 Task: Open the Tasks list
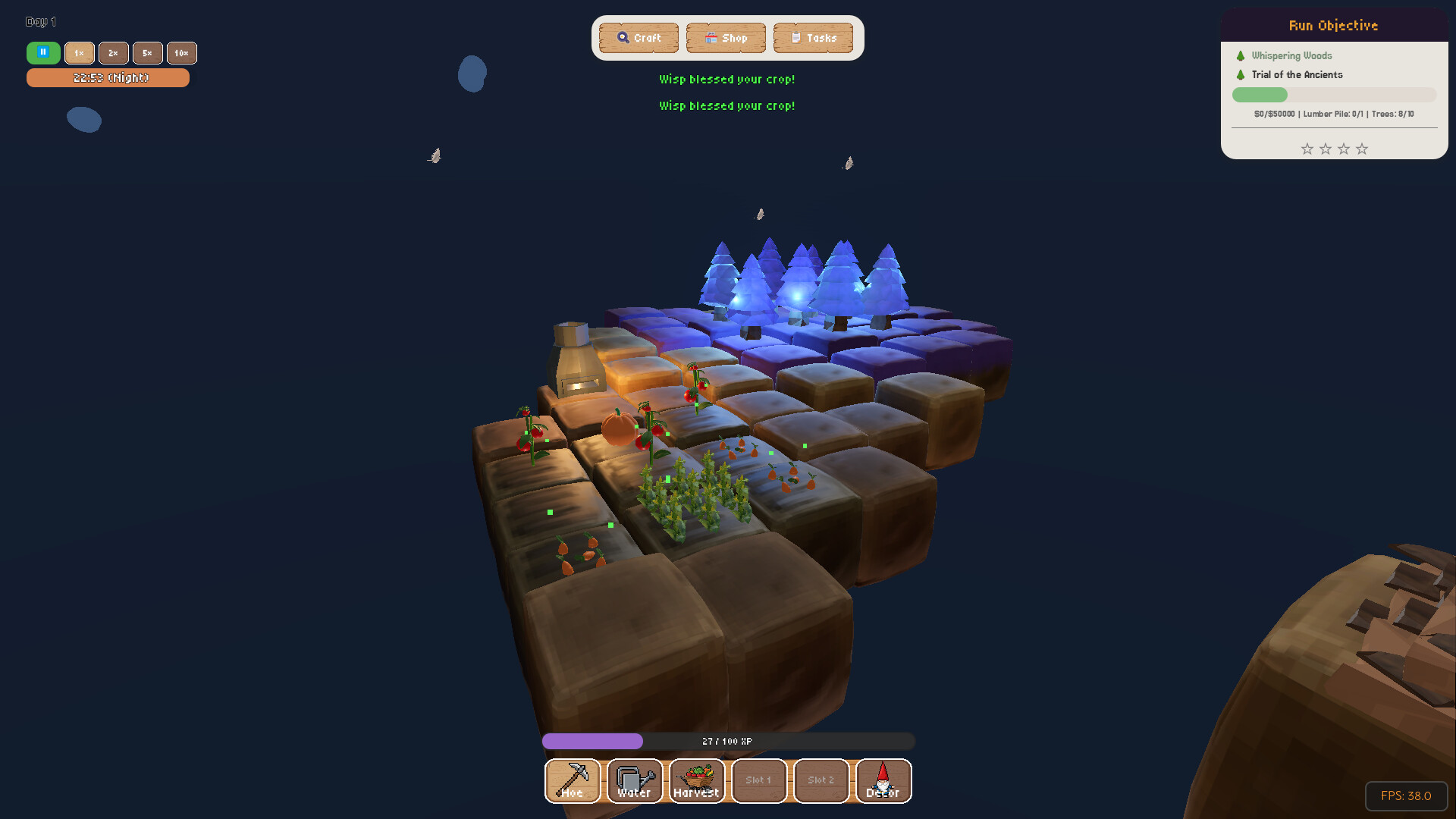(x=813, y=37)
